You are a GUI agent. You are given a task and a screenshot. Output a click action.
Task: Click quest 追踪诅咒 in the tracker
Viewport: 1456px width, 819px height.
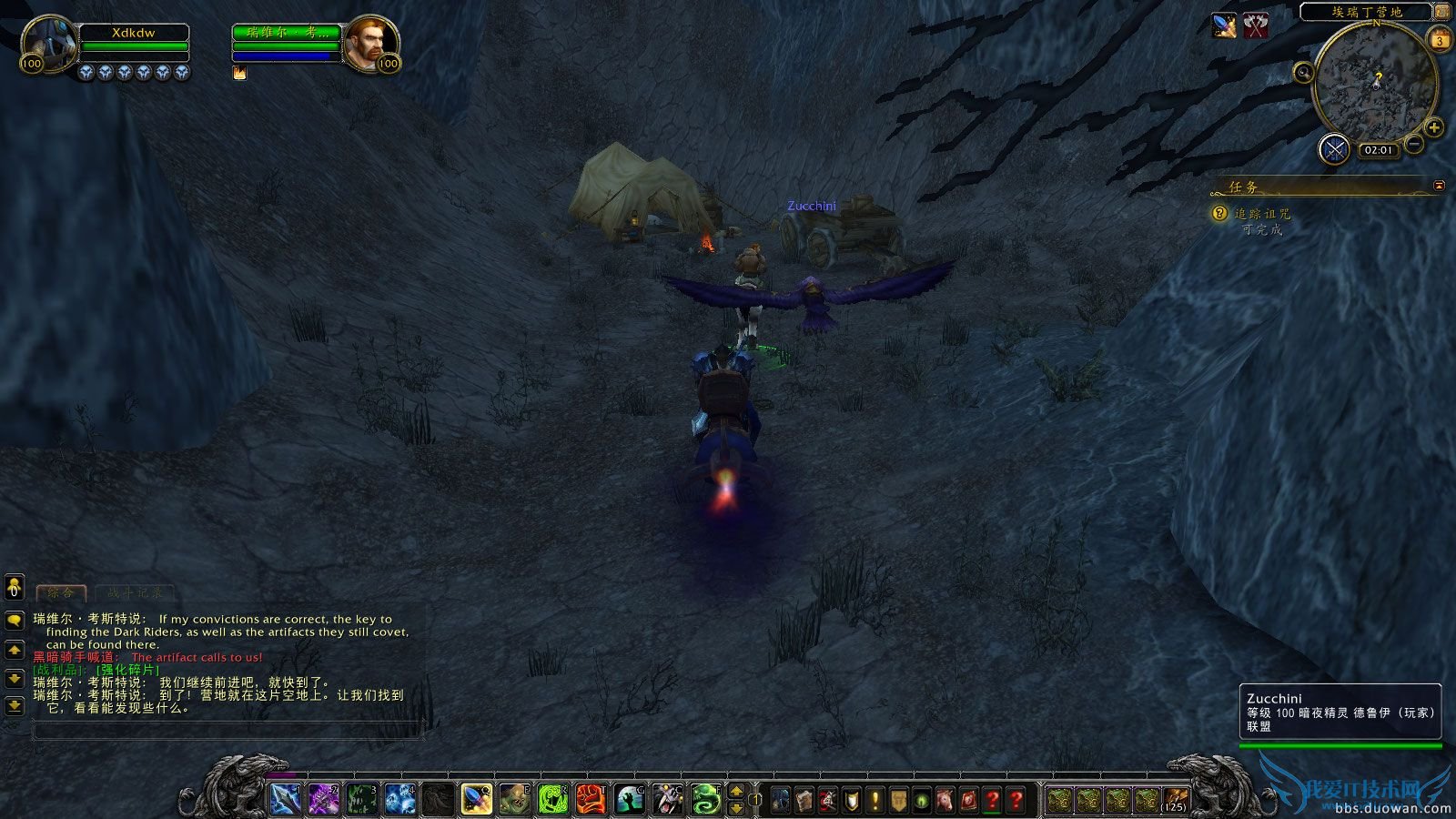(1262, 216)
